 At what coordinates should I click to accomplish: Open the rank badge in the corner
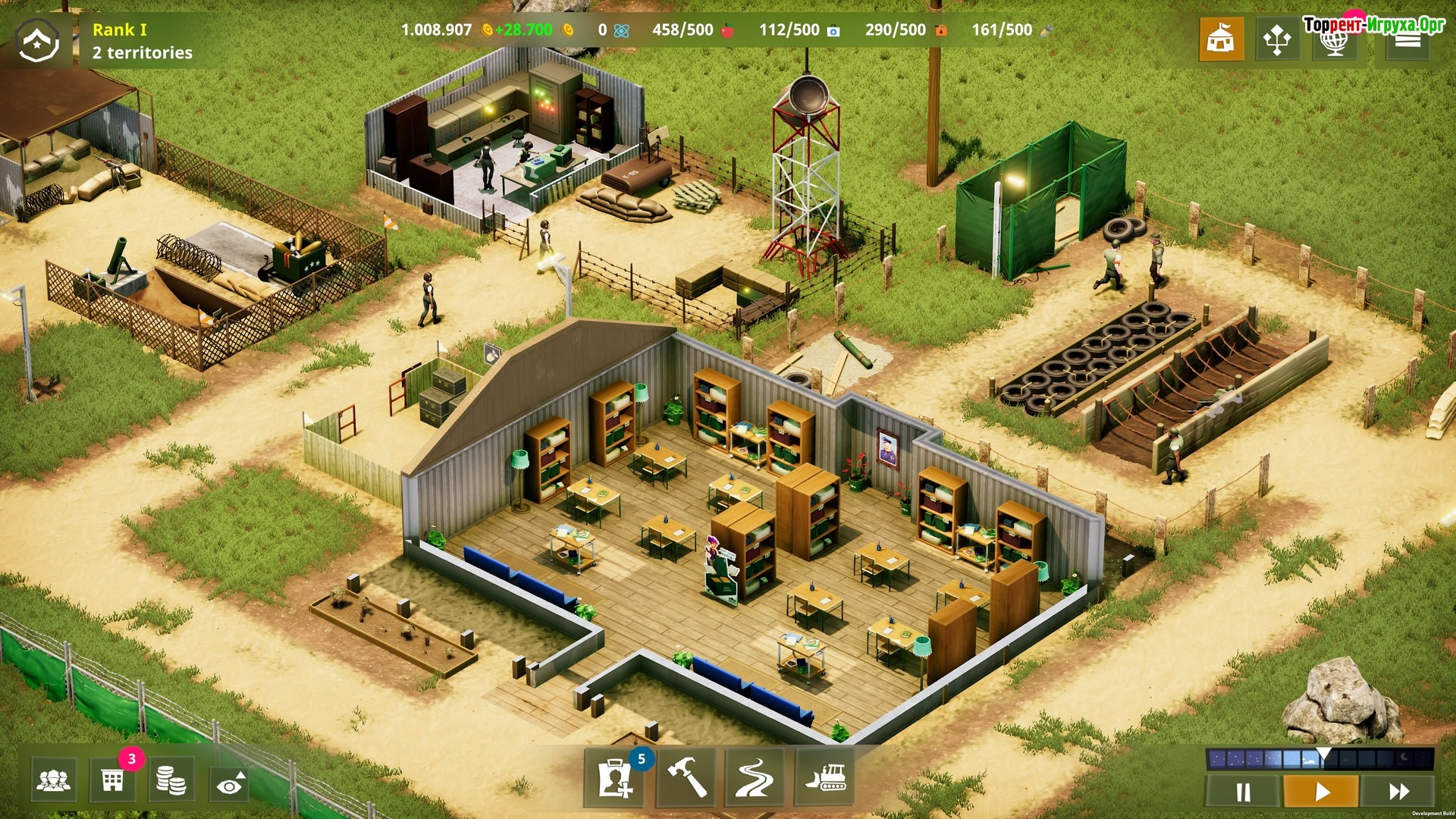(38, 40)
